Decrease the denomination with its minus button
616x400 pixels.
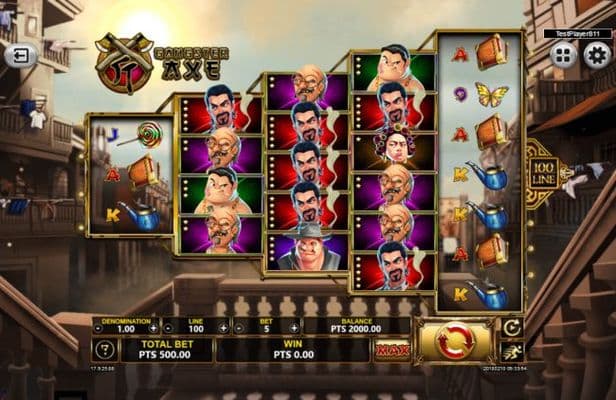click(x=98, y=327)
